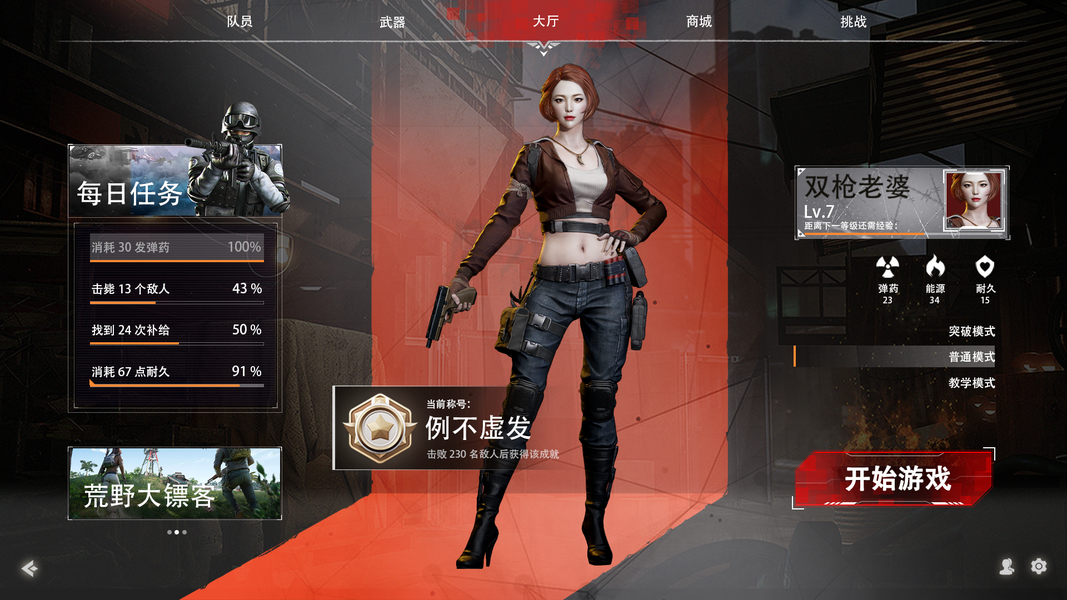This screenshot has width=1067, height=600.
Task: Open the 双枪老婆 character profile card
Action: (x=901, y=203)
